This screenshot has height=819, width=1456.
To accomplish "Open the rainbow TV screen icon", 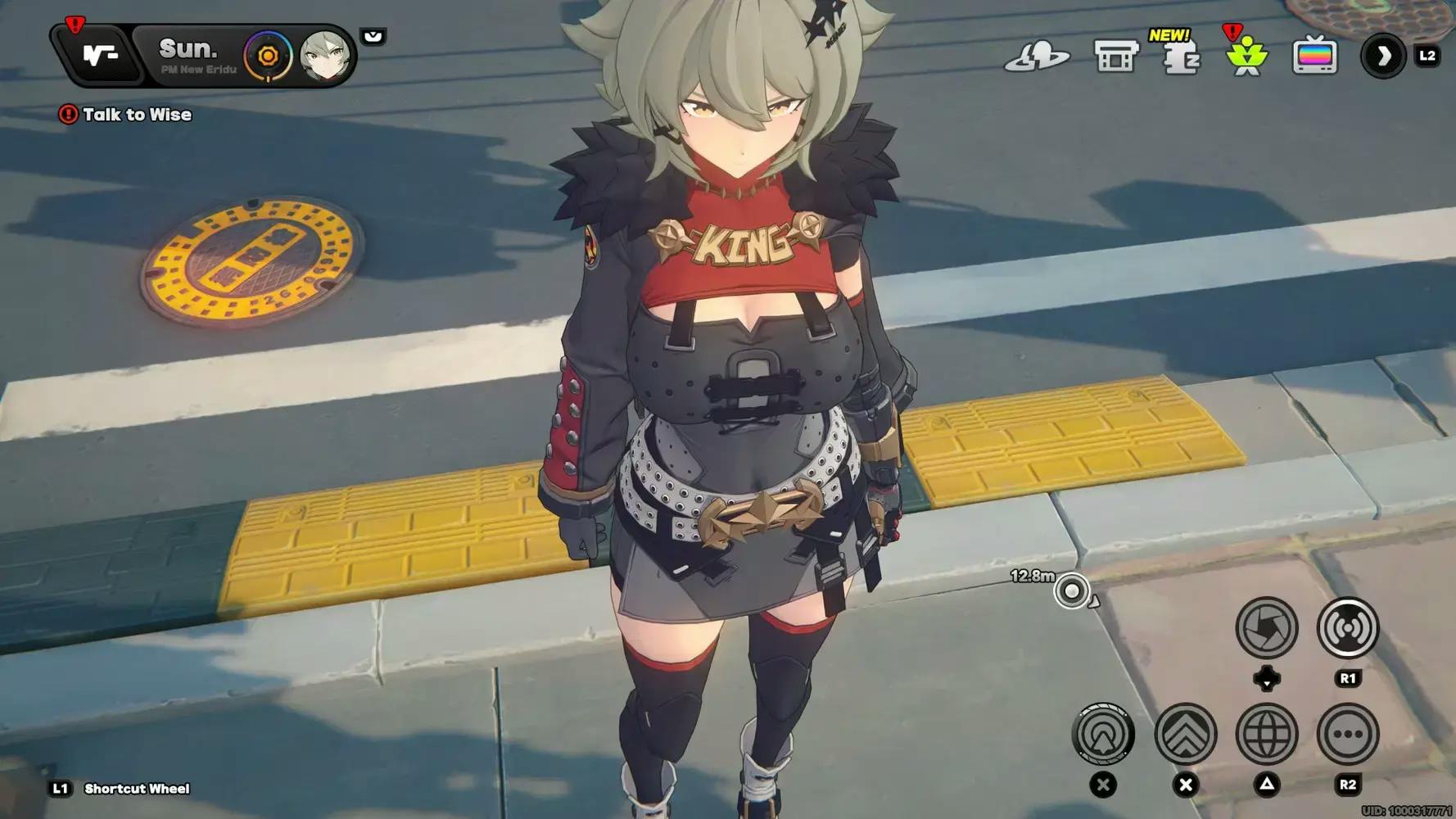I will pyautogui.click(x=1314, y=57).
